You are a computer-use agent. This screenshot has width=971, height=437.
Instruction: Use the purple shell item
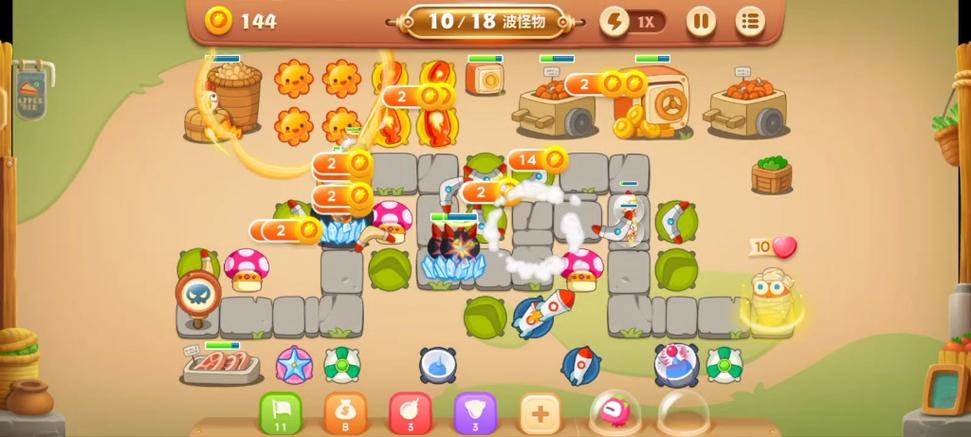(475, 412)
